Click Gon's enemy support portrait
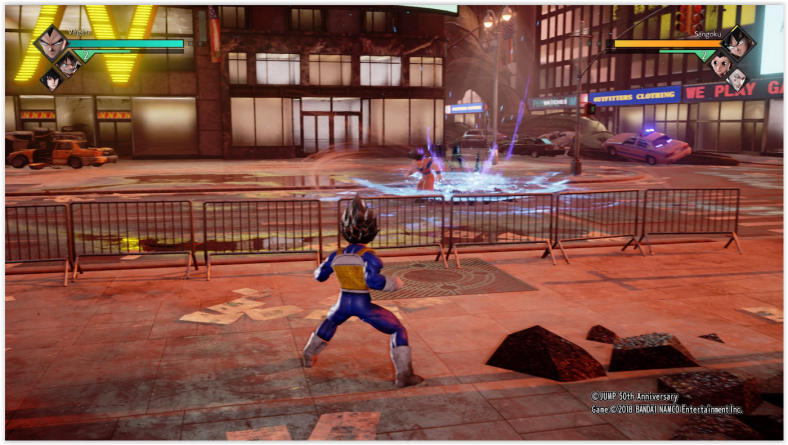This screenshot has width=788, height=445. tap(719, 64)
